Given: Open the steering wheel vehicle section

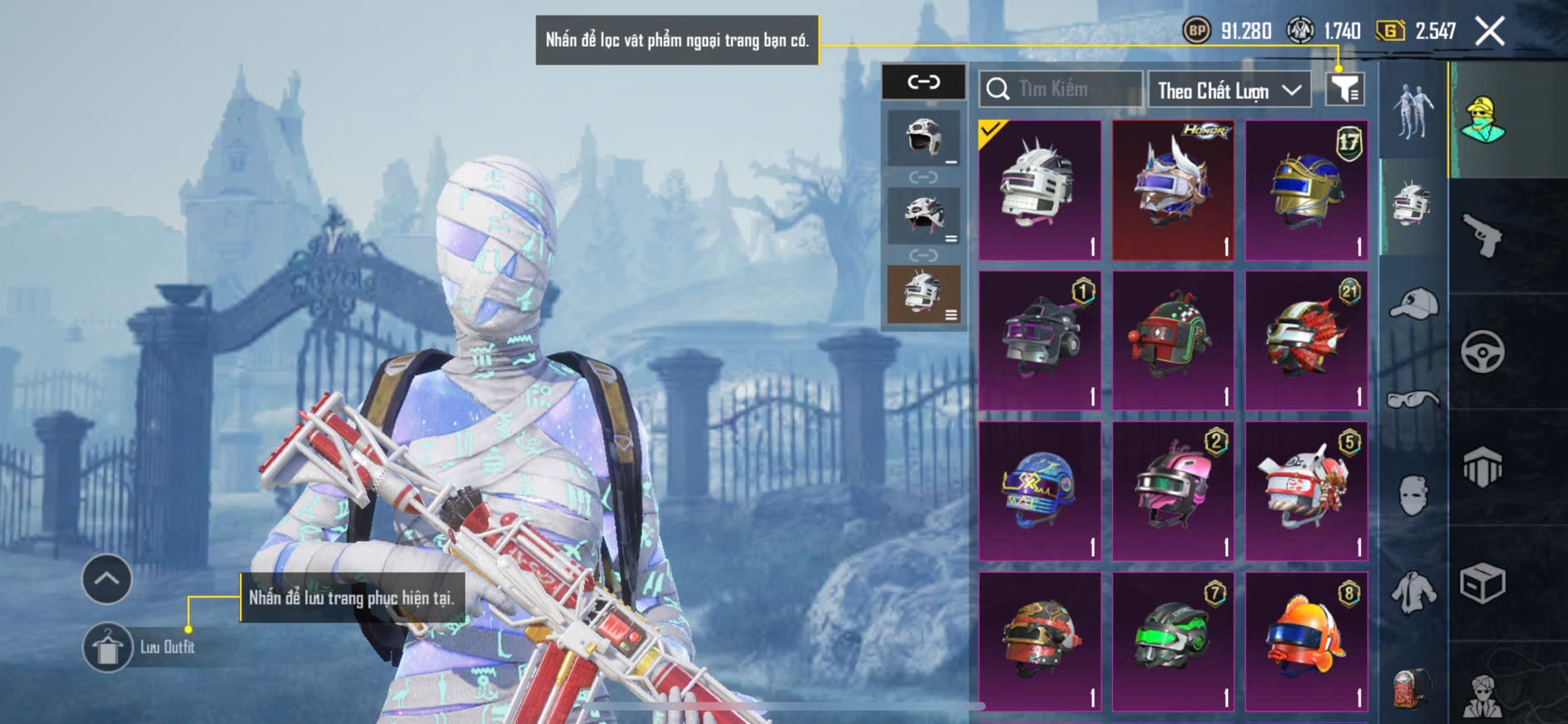Looking at the screenshot, I should pos(1483,351).
